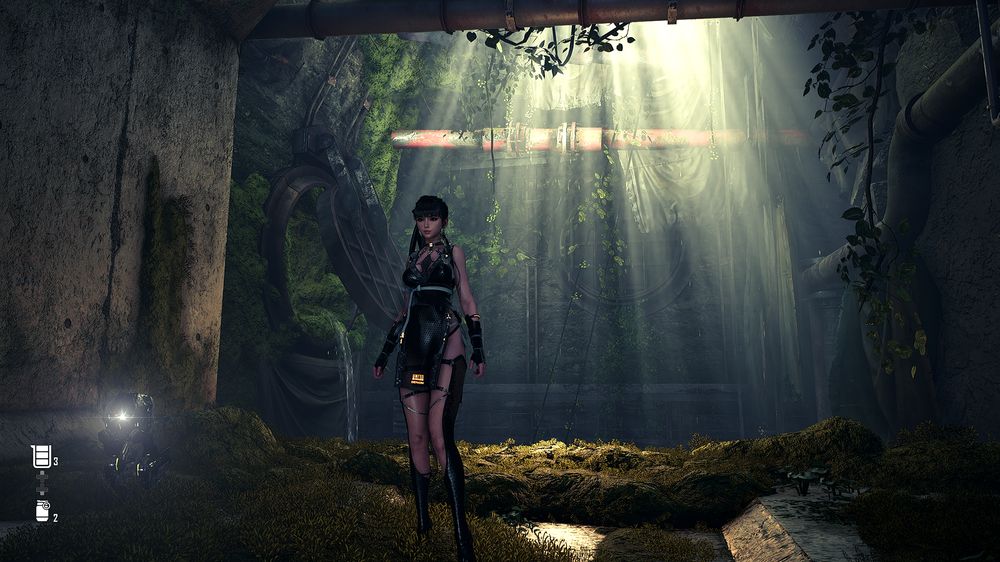The image size is (1000, 562).
Task: Select the tumbler healing potion icon
Action: 41,457
